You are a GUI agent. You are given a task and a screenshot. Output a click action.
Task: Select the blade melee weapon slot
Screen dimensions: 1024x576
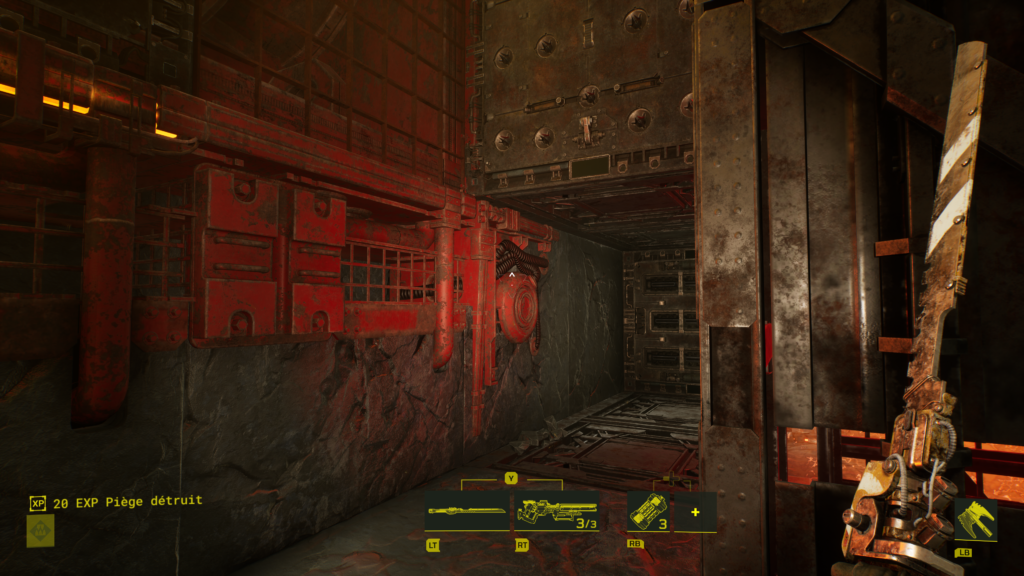point(467,511)
